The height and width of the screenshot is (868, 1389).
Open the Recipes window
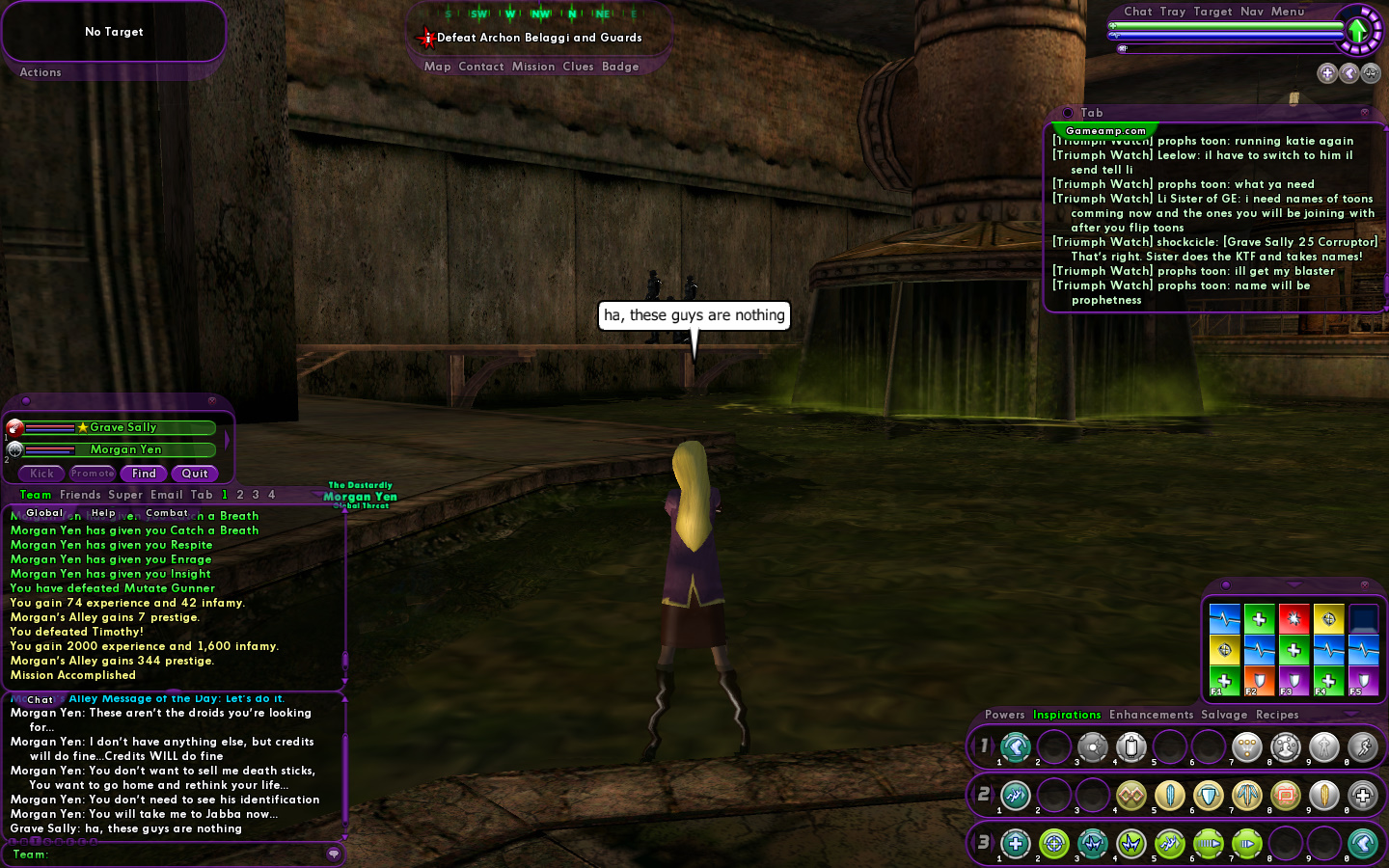pyautogui.click(x=1277, y=715)
